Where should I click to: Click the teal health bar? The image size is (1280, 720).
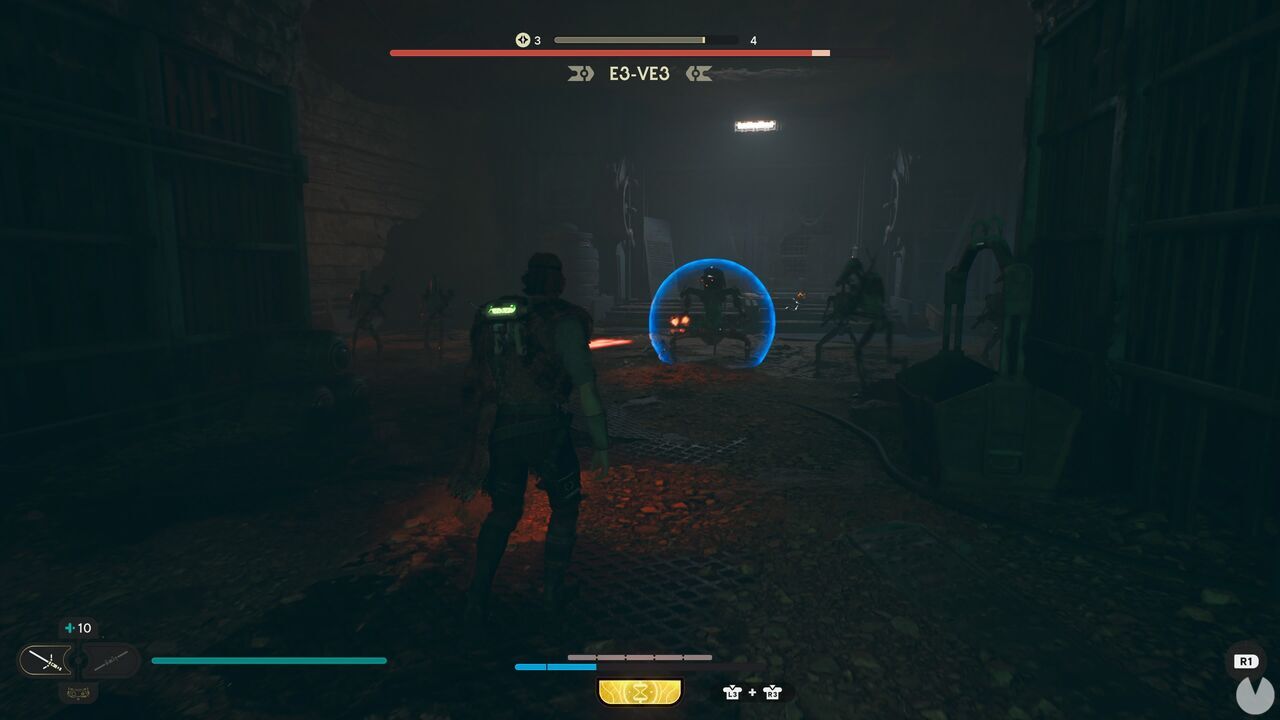(270, 660)
